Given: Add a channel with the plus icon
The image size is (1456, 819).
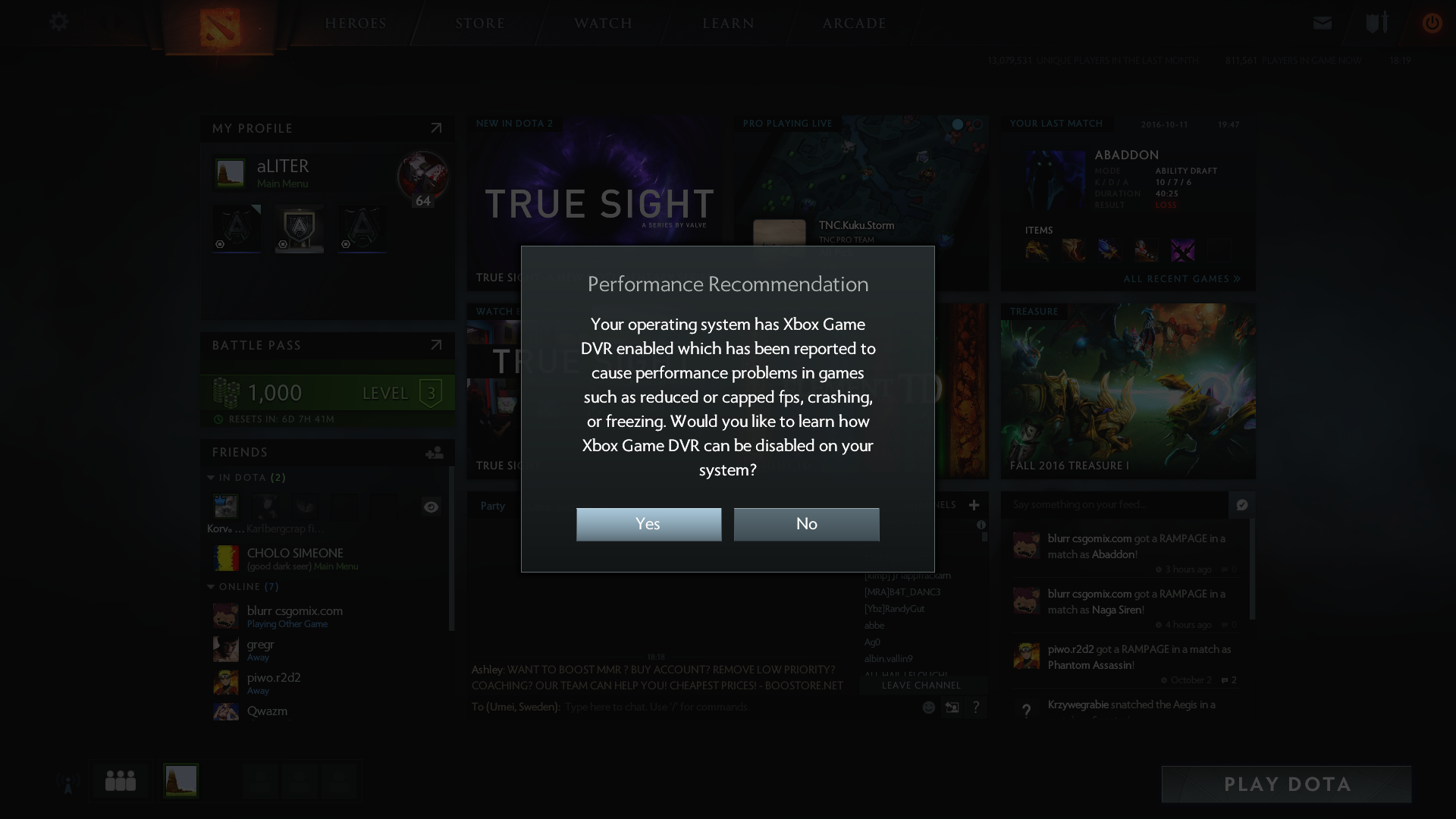Looking at the screenshot, I should point(974,505).
